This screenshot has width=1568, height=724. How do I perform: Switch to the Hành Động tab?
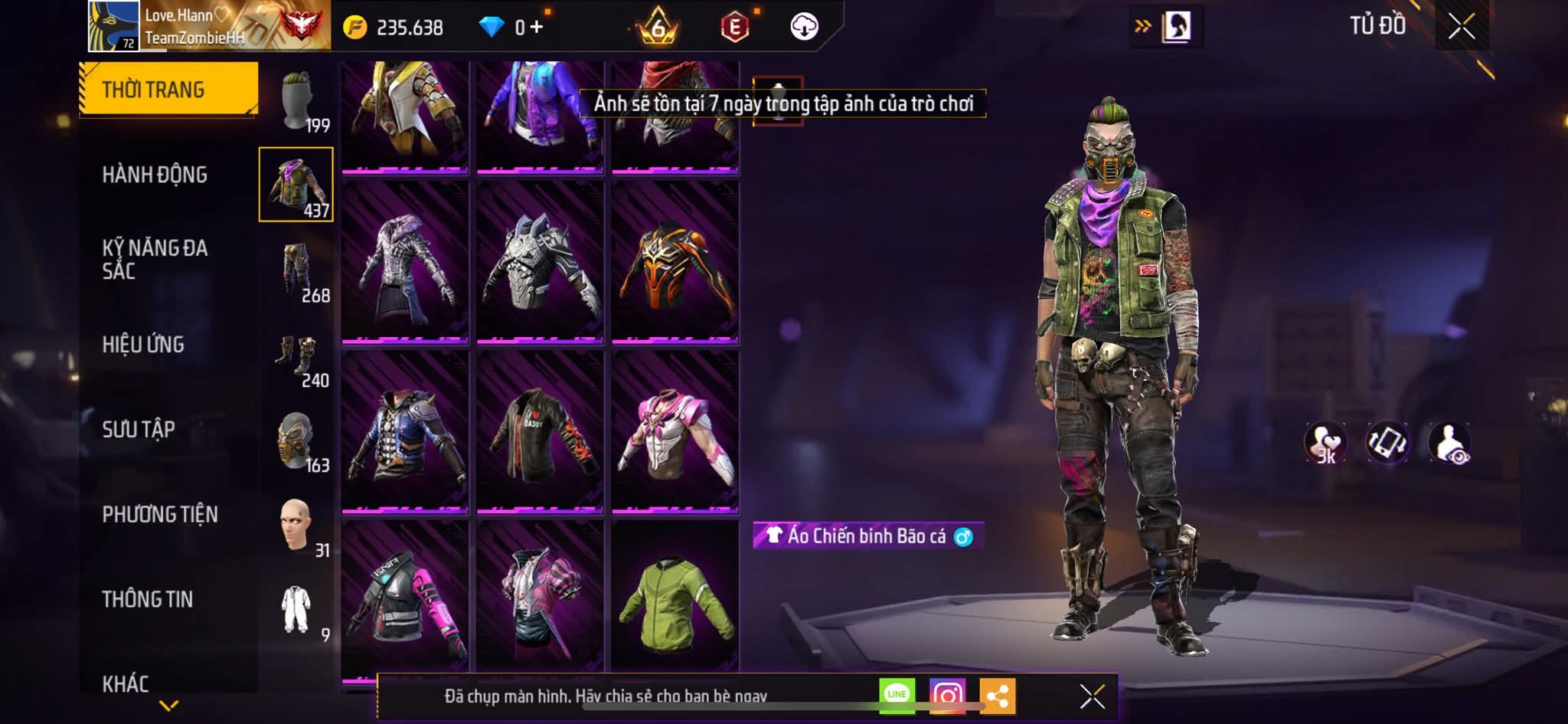pos(155,175)
